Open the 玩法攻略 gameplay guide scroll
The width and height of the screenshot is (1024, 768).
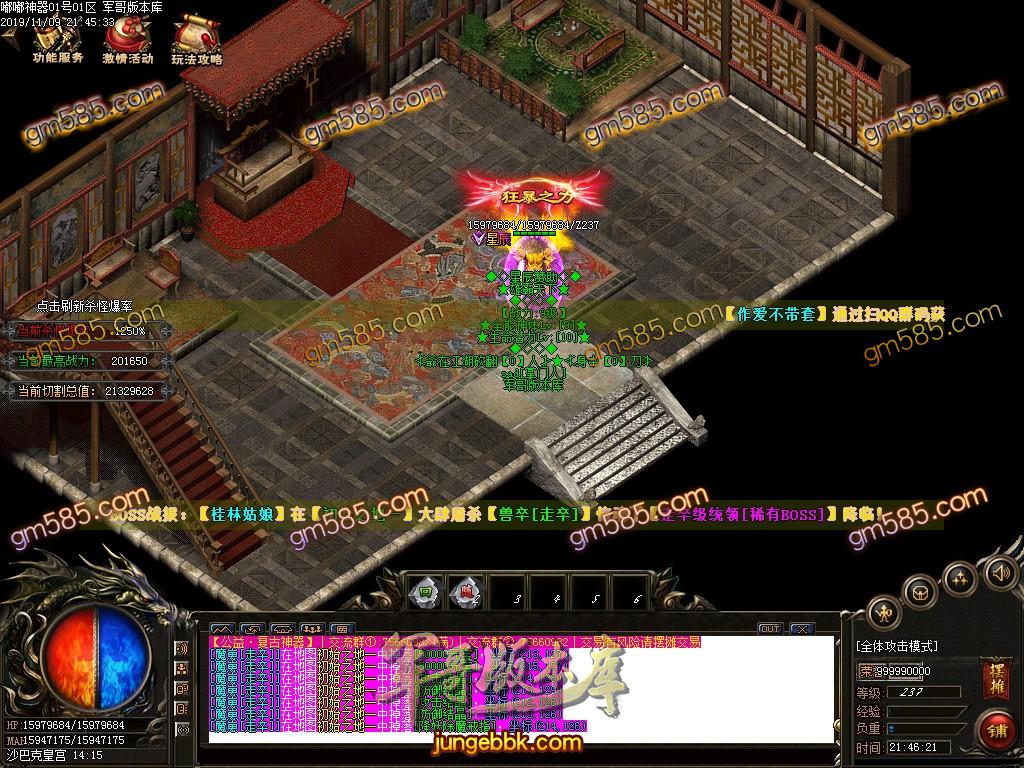coord(194,41)
